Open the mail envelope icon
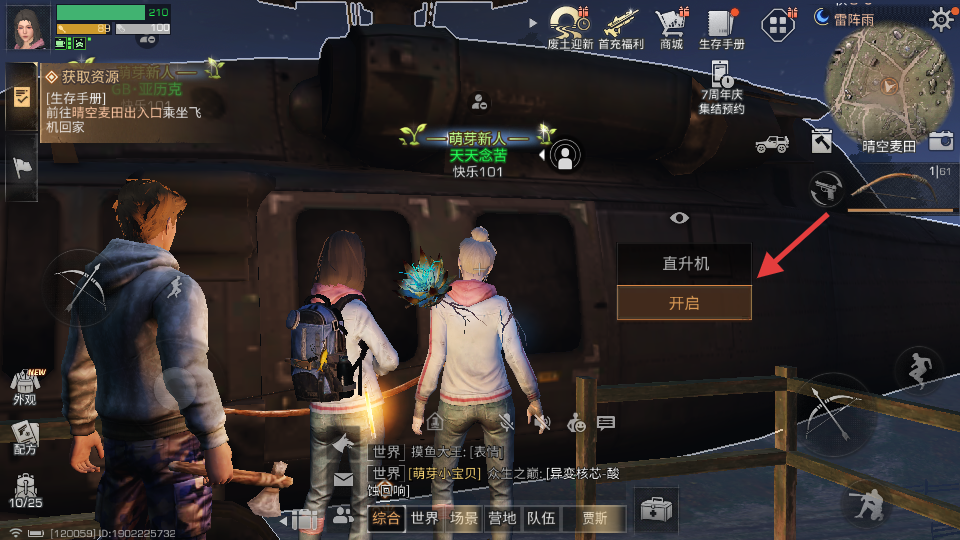This screenshot has height=540, width=960. pos(344,480)
